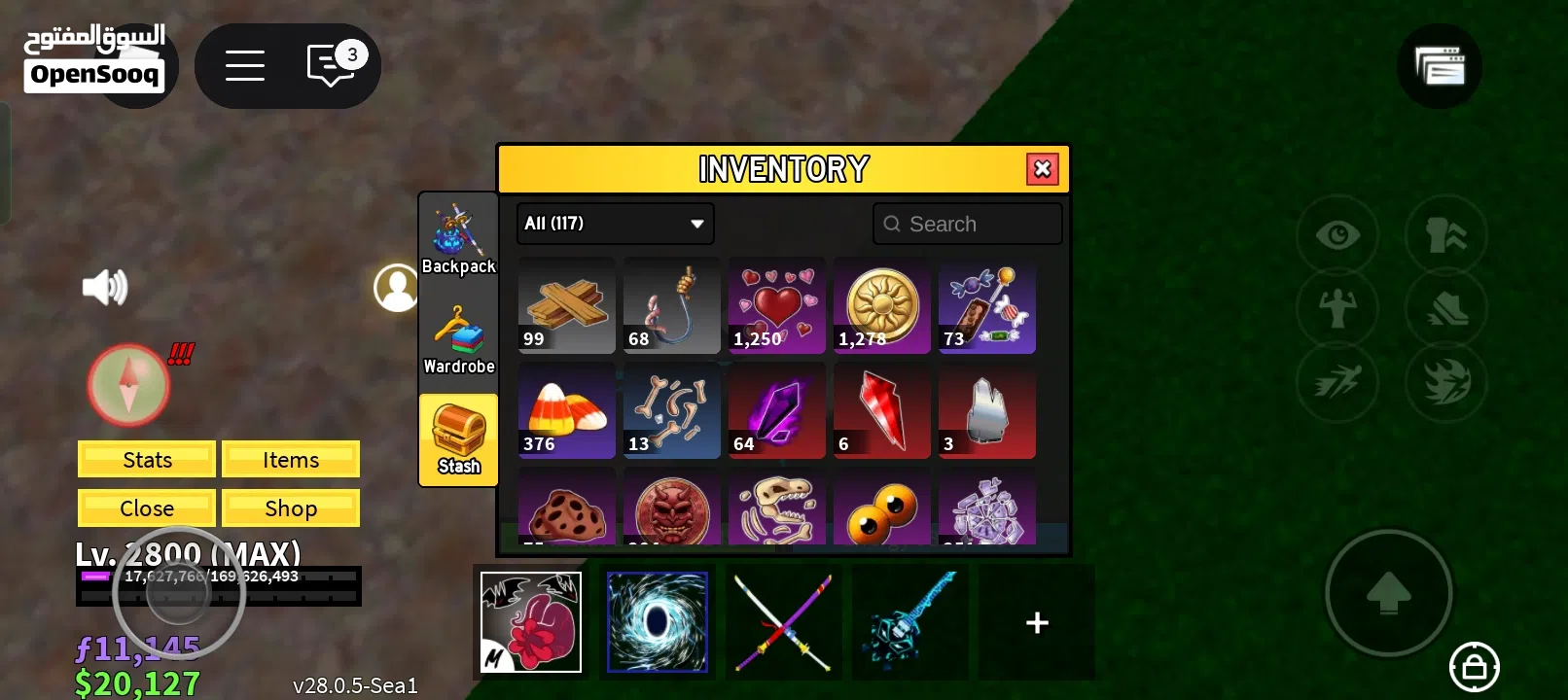Viewport: 1568px width, 700px height.
Task: Open the All (117) filter dropdown
Action: coord(615,224)
